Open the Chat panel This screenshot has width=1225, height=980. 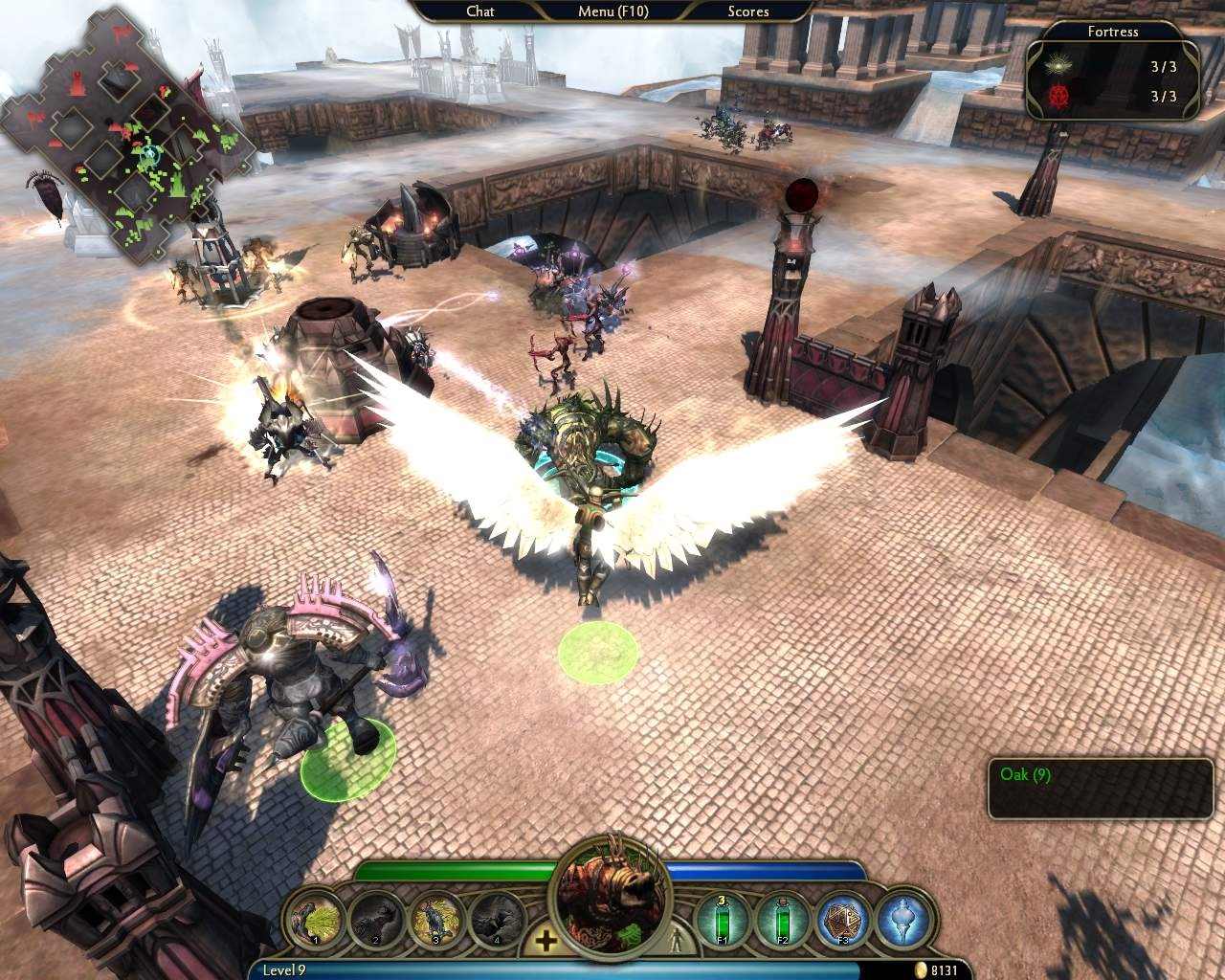click(480, 11)
